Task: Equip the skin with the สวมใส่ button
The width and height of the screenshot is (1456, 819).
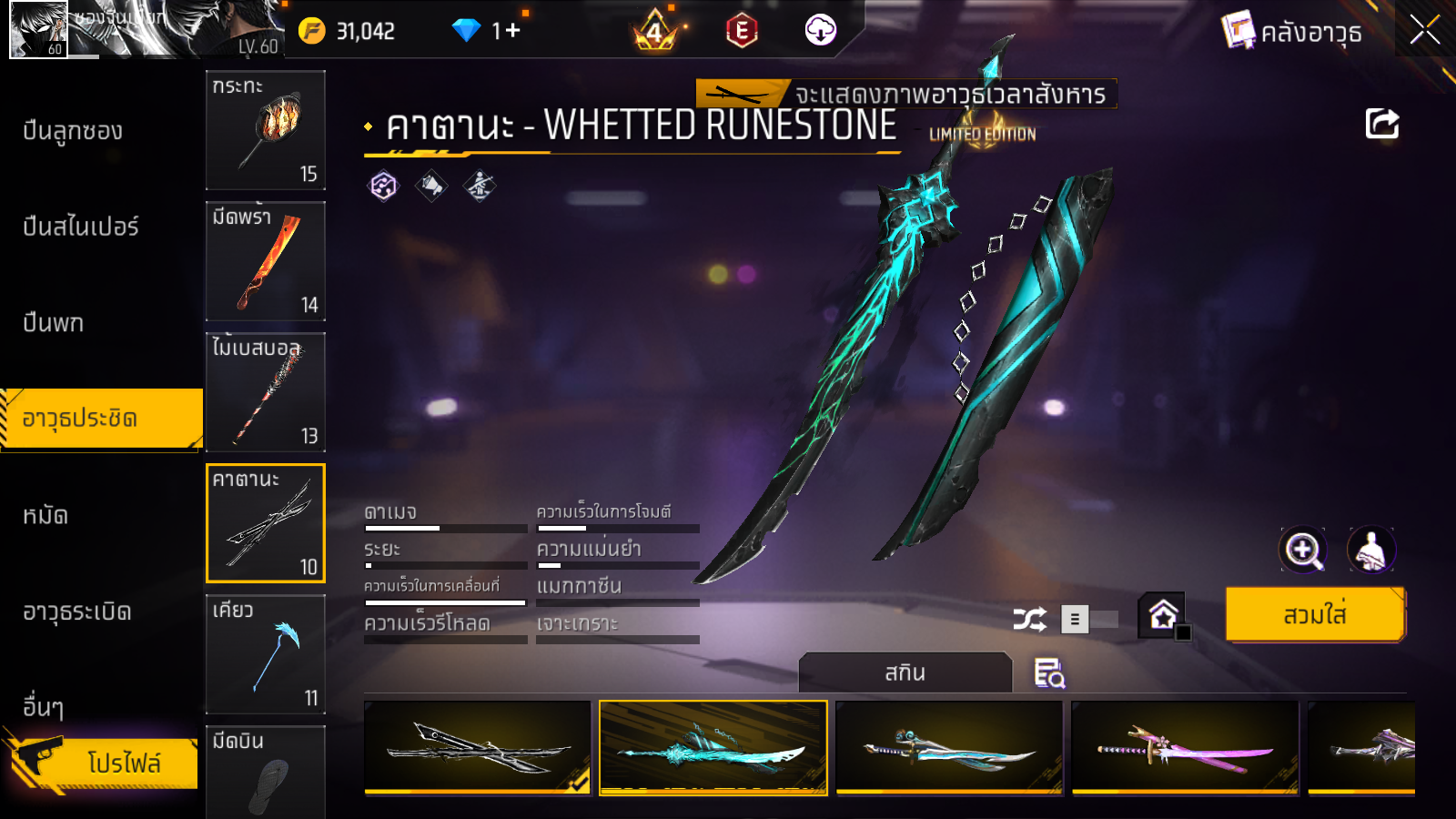Action: coord(1315,615)
